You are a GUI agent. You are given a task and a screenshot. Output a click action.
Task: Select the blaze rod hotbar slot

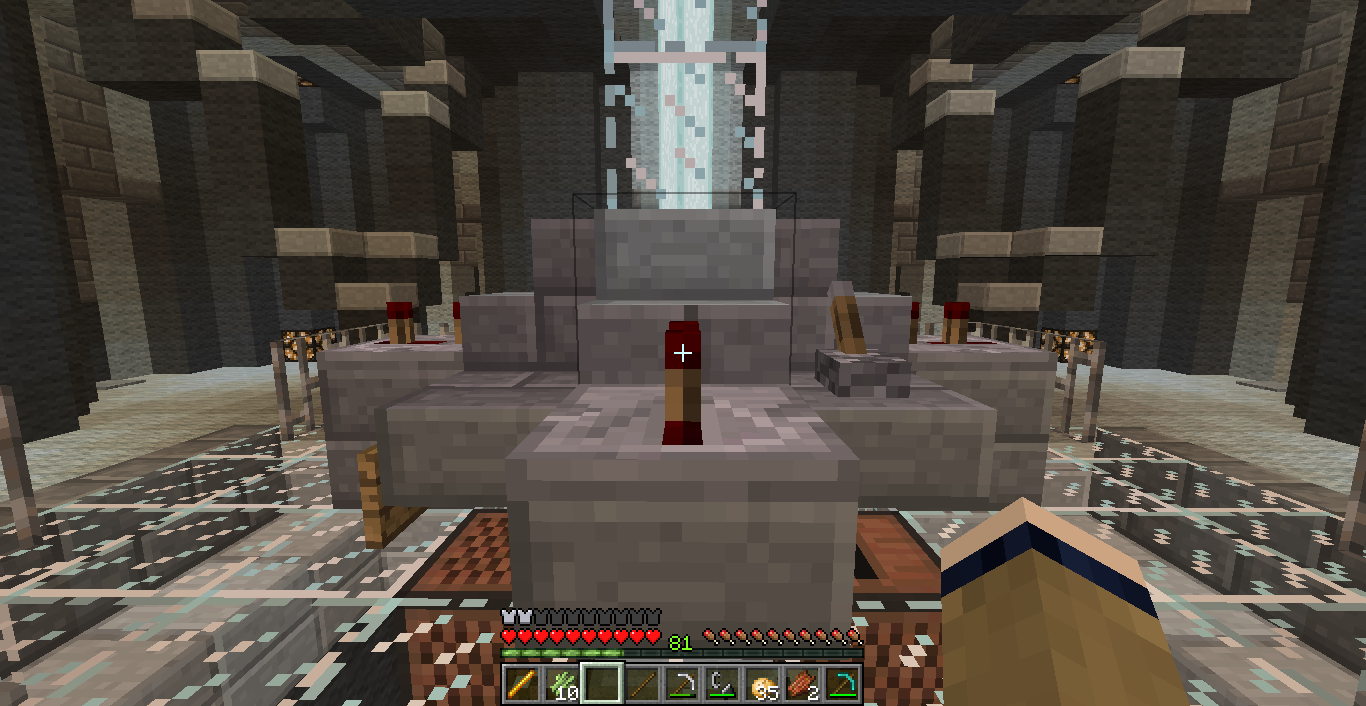(521, 684)
